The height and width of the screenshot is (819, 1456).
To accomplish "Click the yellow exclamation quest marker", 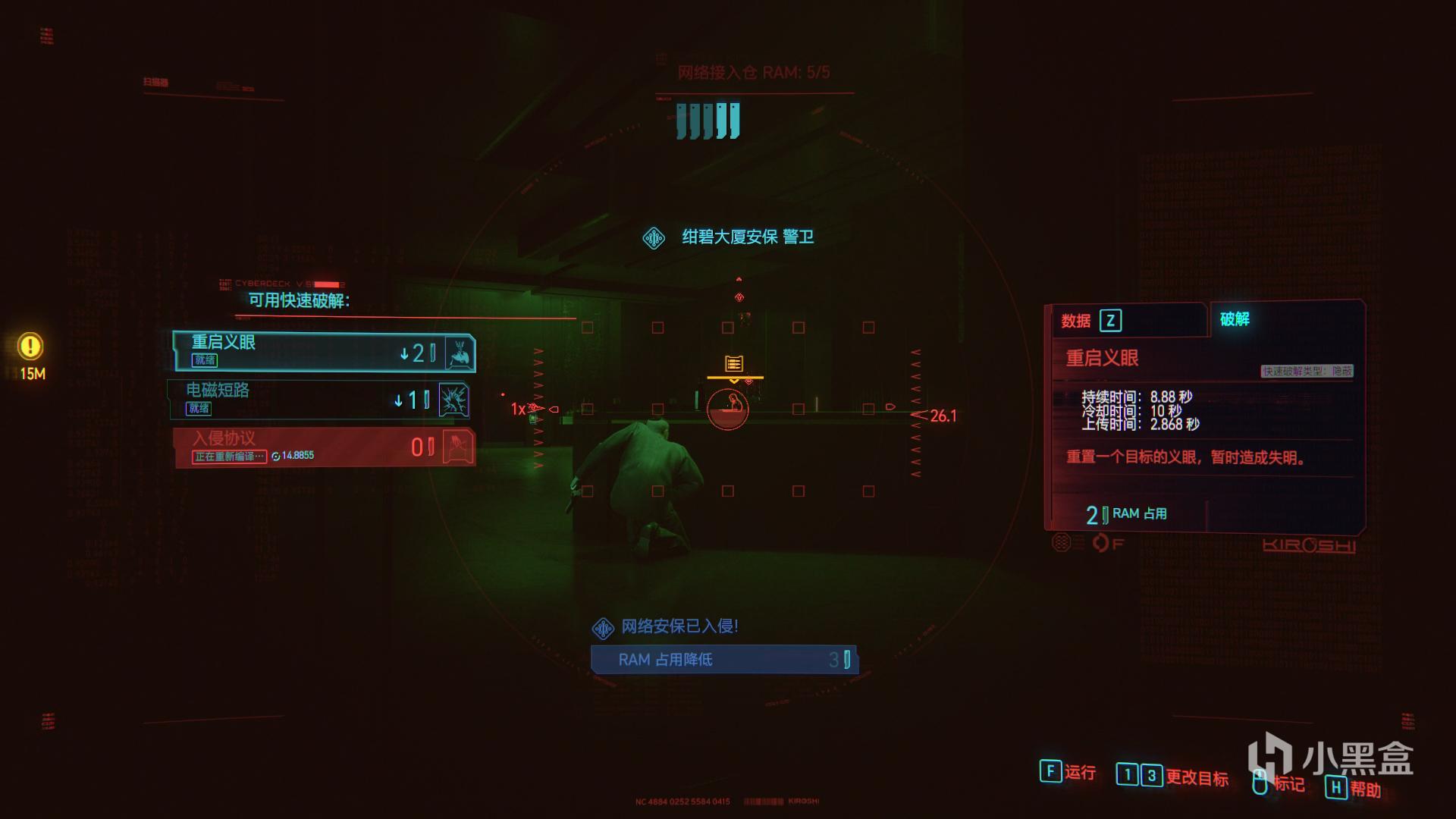I will 30,347.
